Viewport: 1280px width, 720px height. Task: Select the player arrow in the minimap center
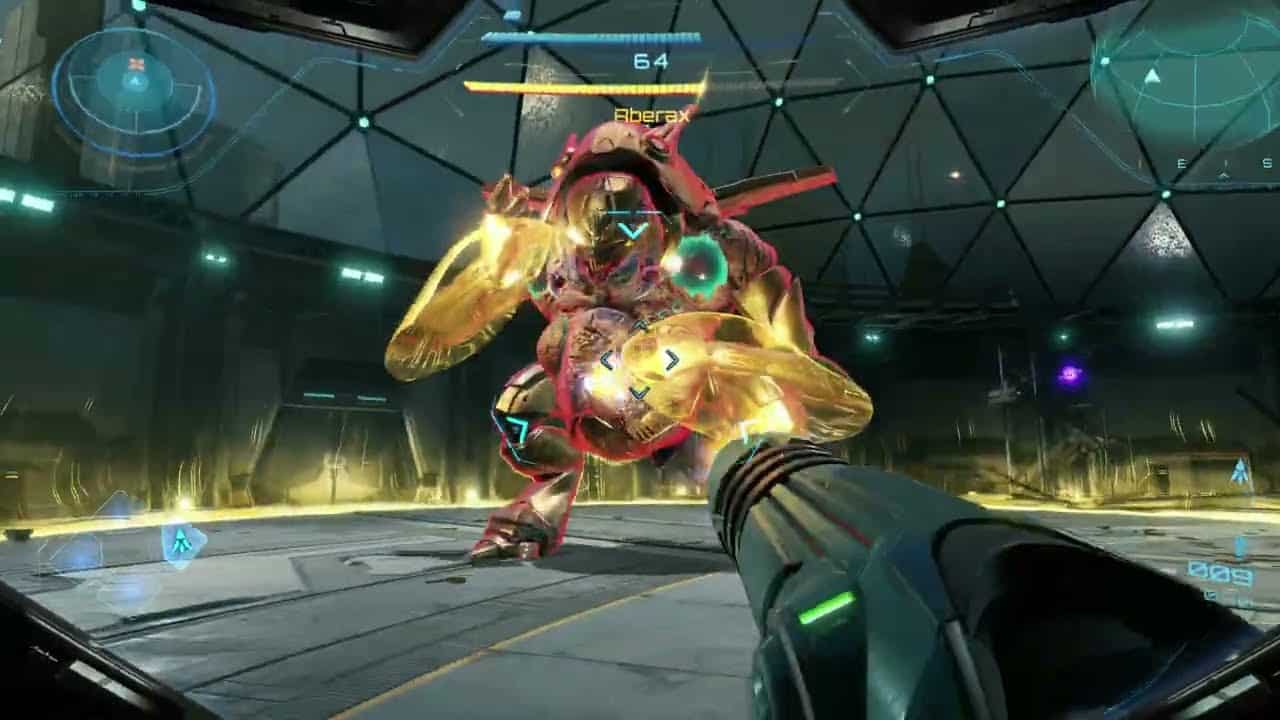tap(135, 80)
